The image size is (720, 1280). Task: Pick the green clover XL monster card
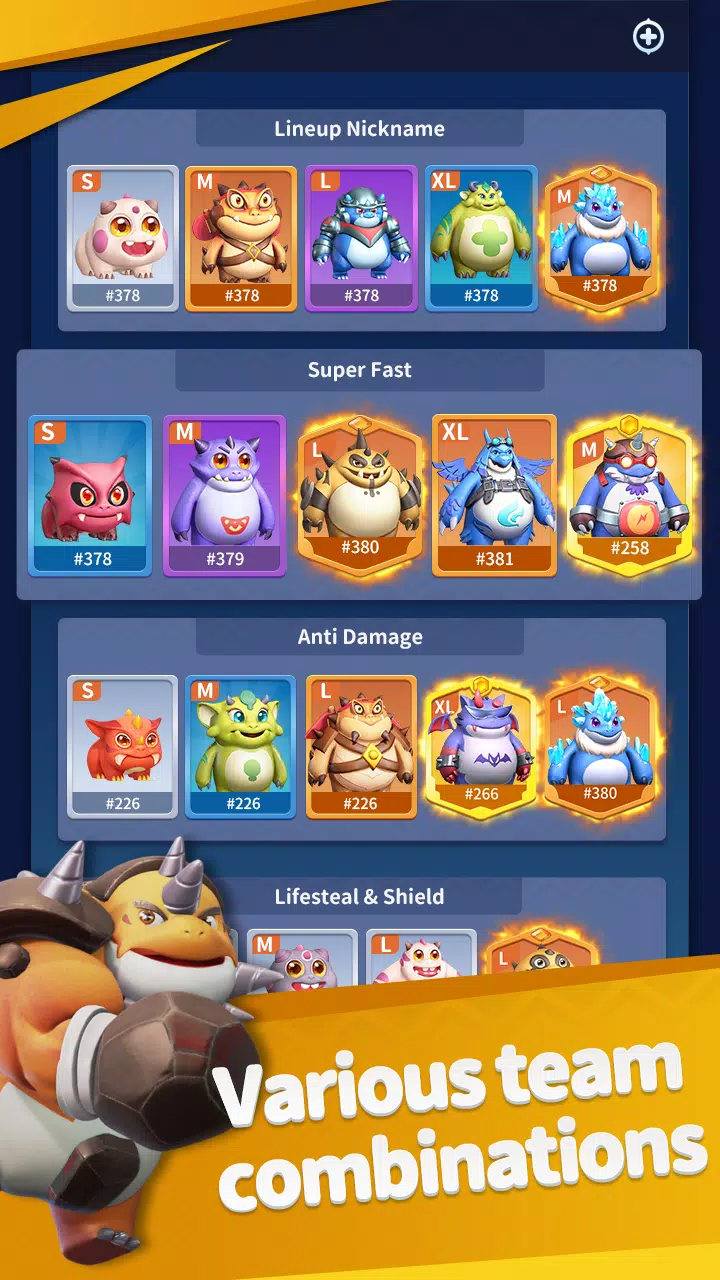click(x=481, y=238)
